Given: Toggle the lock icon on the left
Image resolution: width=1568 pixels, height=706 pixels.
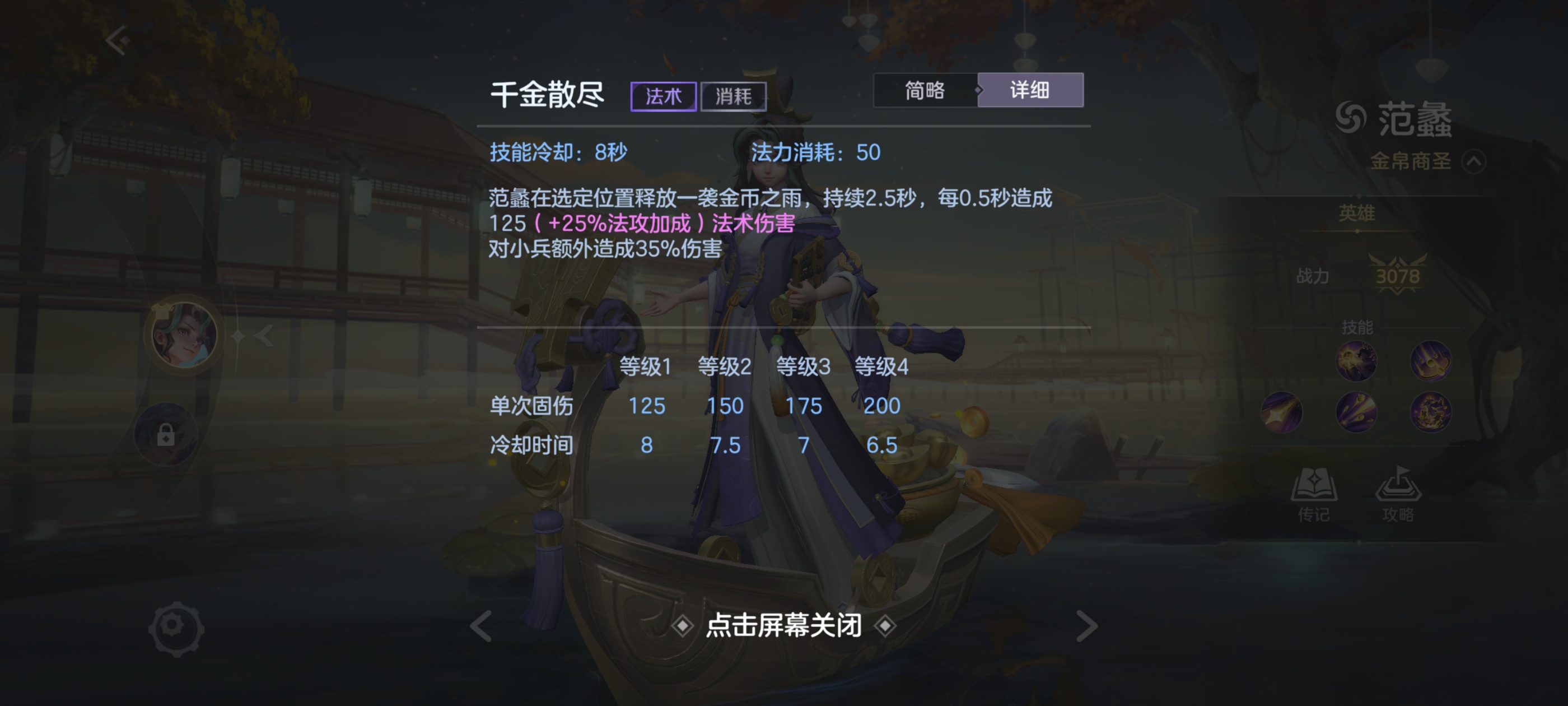Looking at the screenshot, I should [x=166, y=436].
